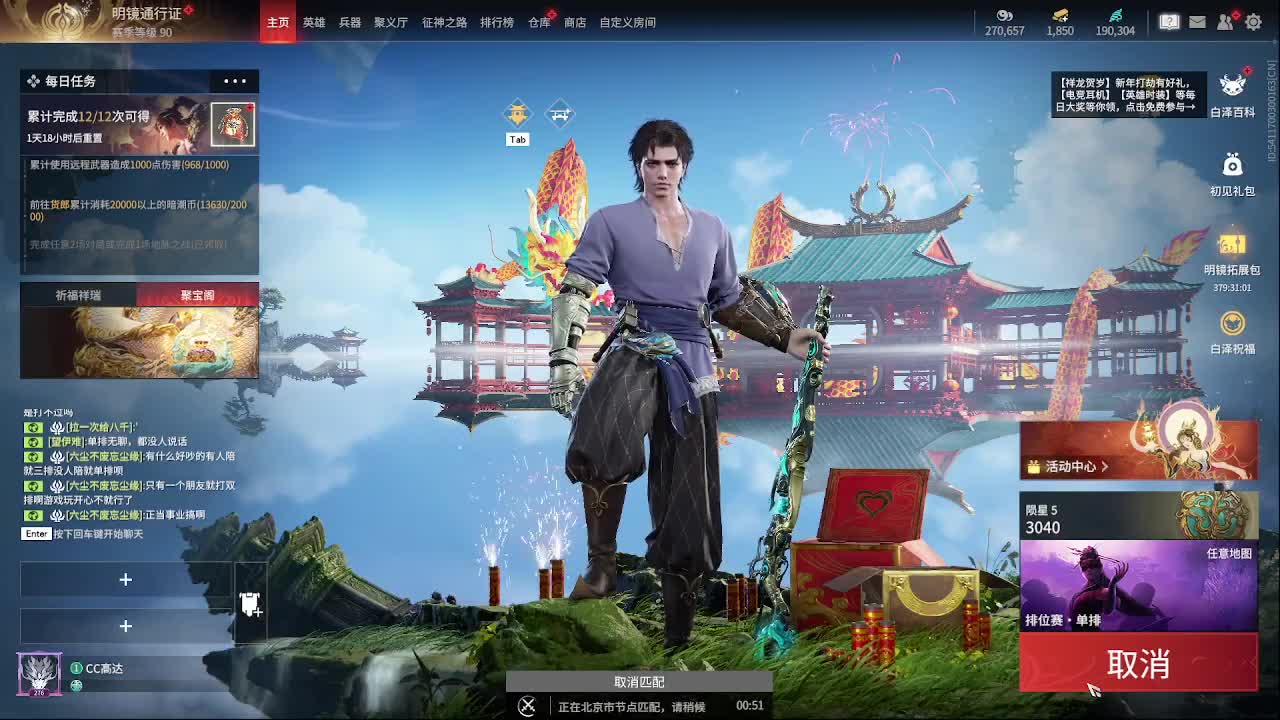
Task: Open the settings gear icon
Action: coord(1253,20)
